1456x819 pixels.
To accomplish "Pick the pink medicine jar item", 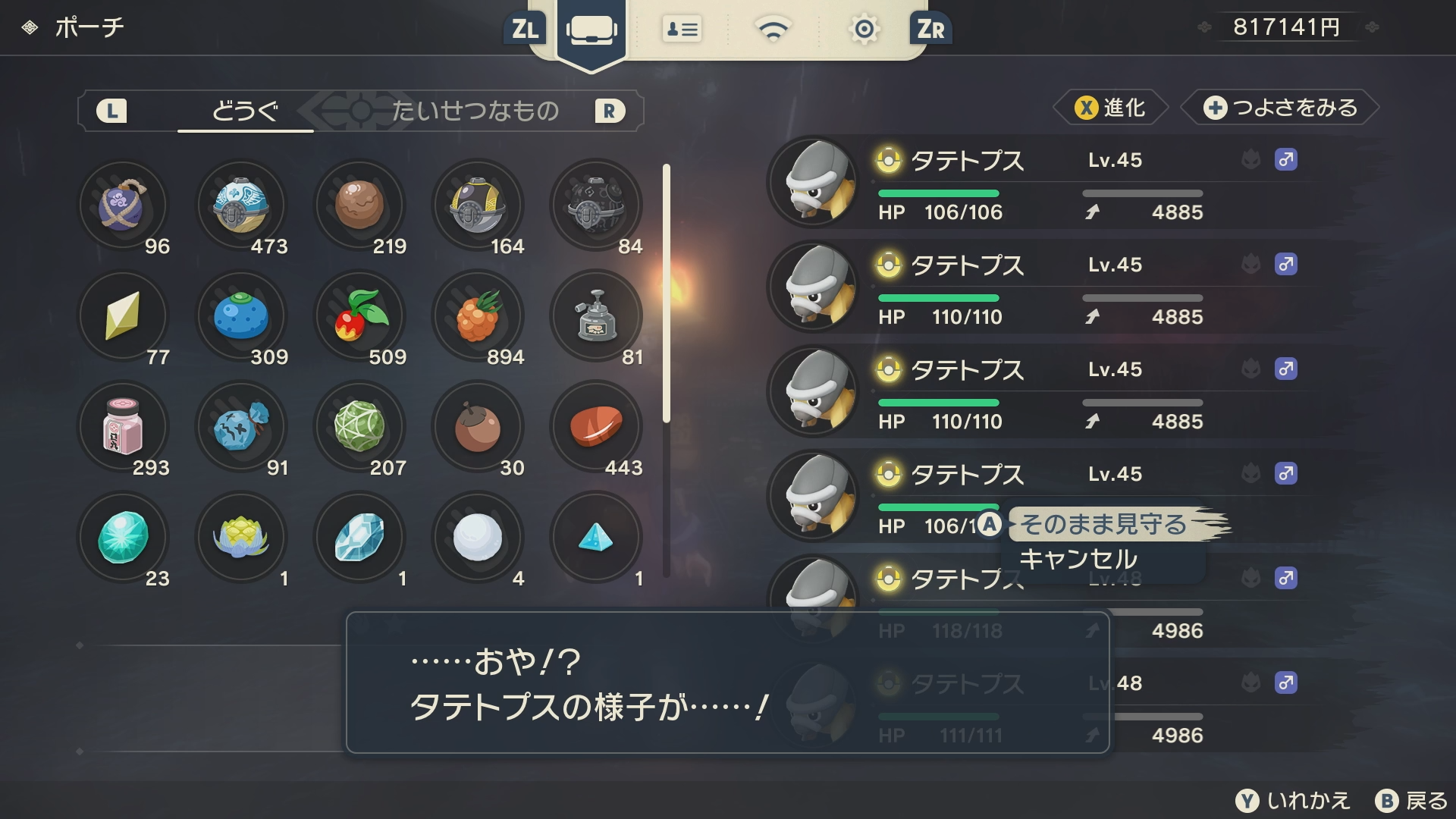I will [x=123, y=427].
